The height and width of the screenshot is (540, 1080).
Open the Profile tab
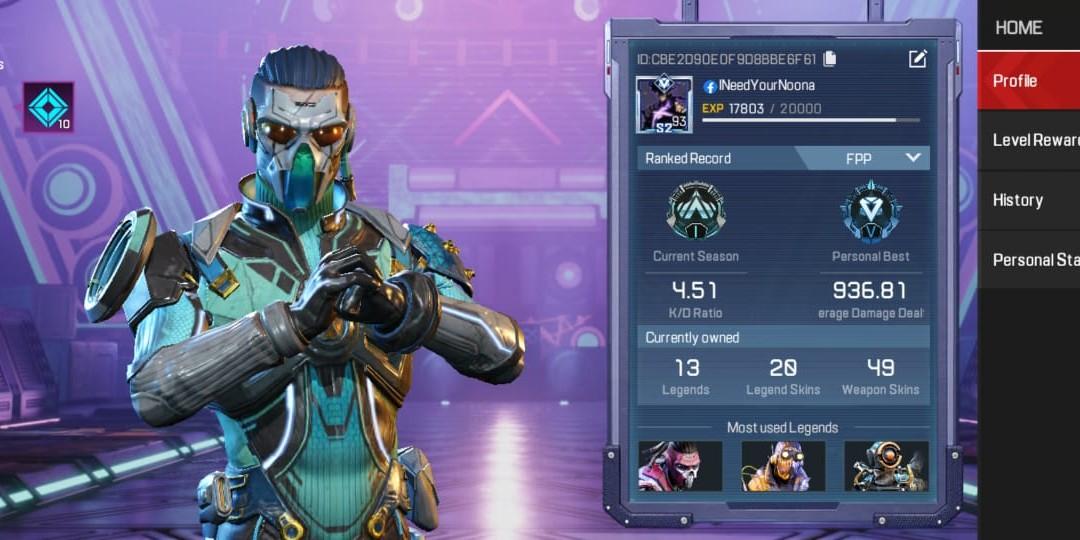[1028, 81]
